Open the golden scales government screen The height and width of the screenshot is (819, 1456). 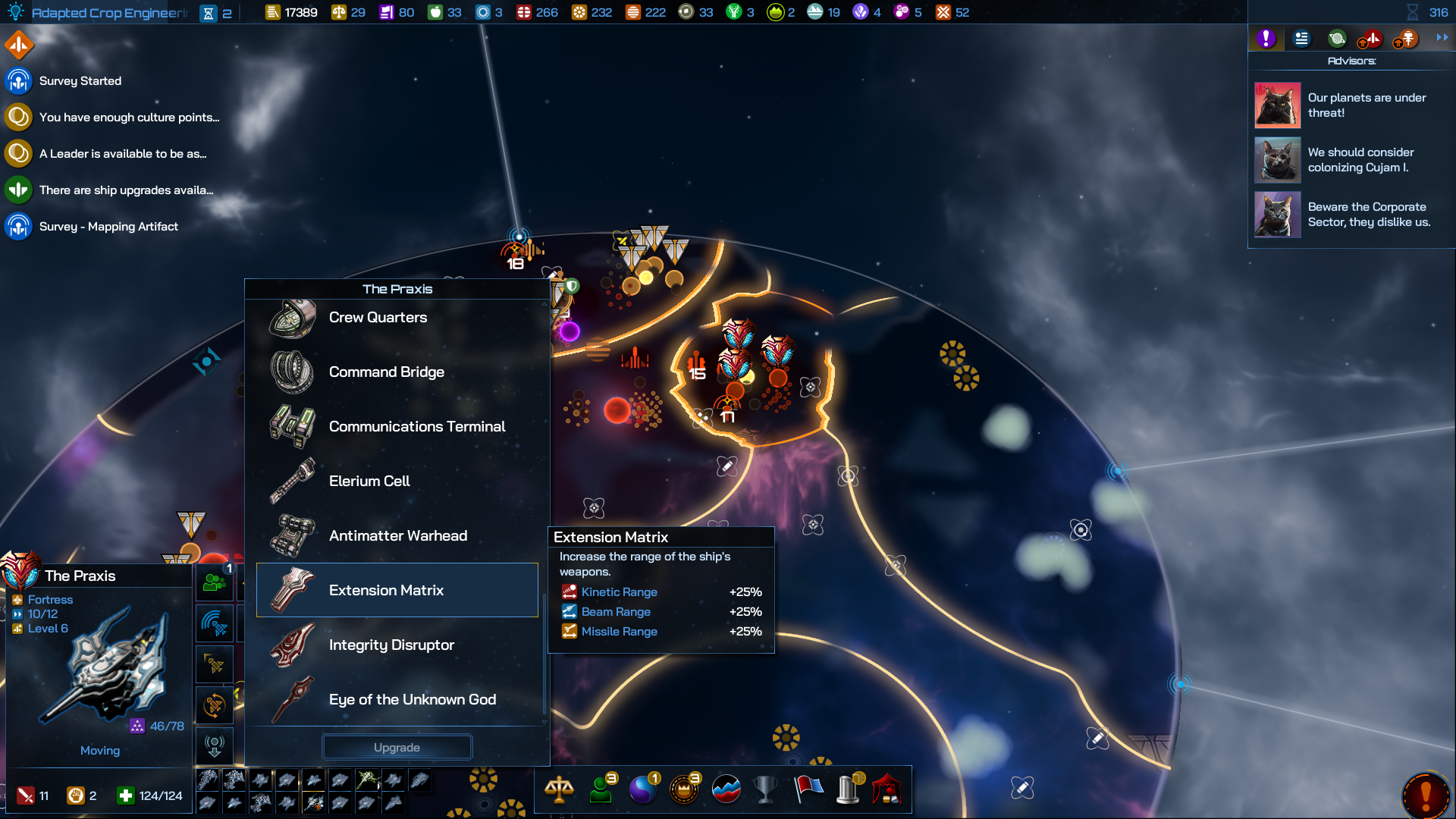[559, 789]
